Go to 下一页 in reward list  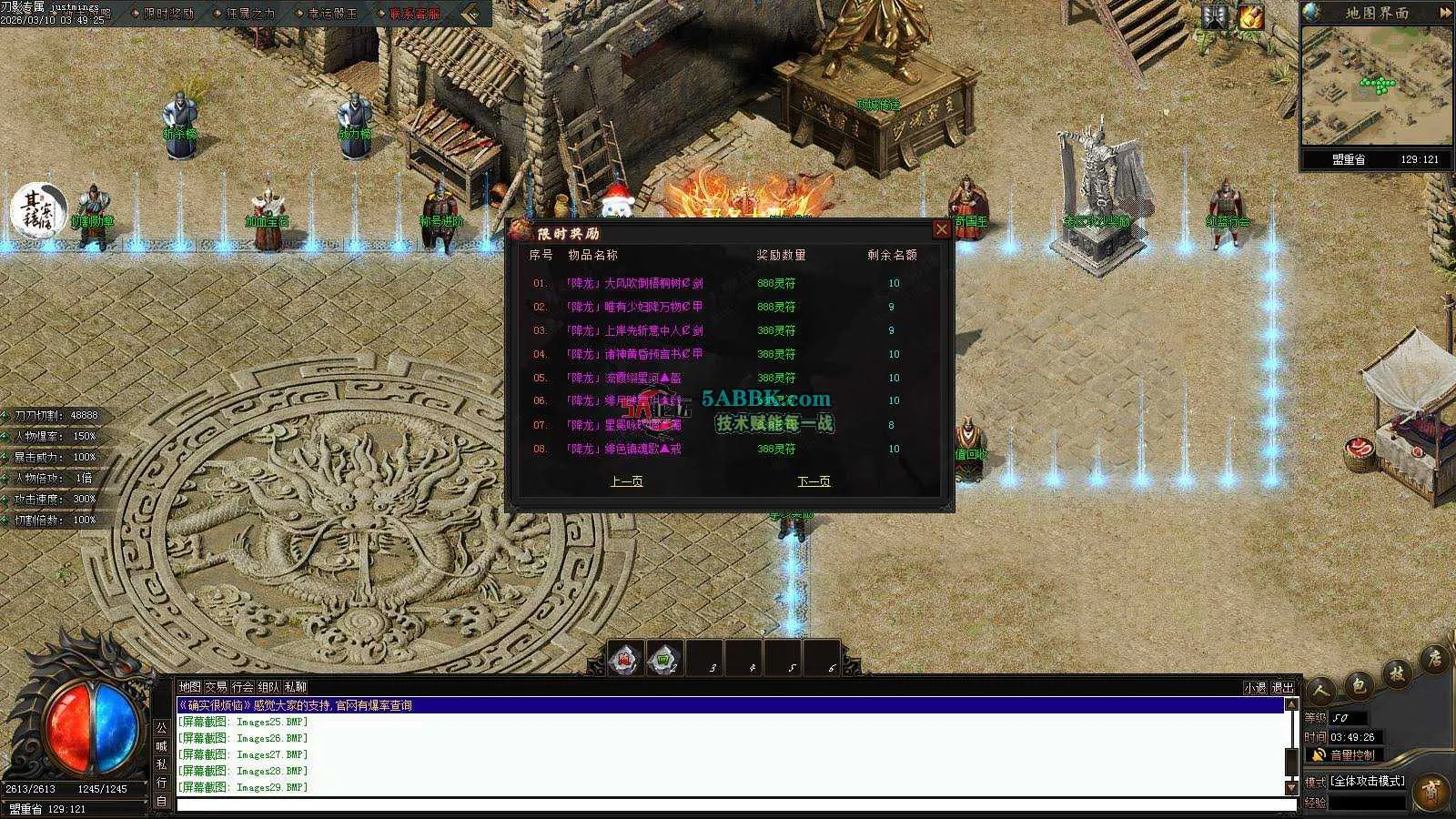814,481
